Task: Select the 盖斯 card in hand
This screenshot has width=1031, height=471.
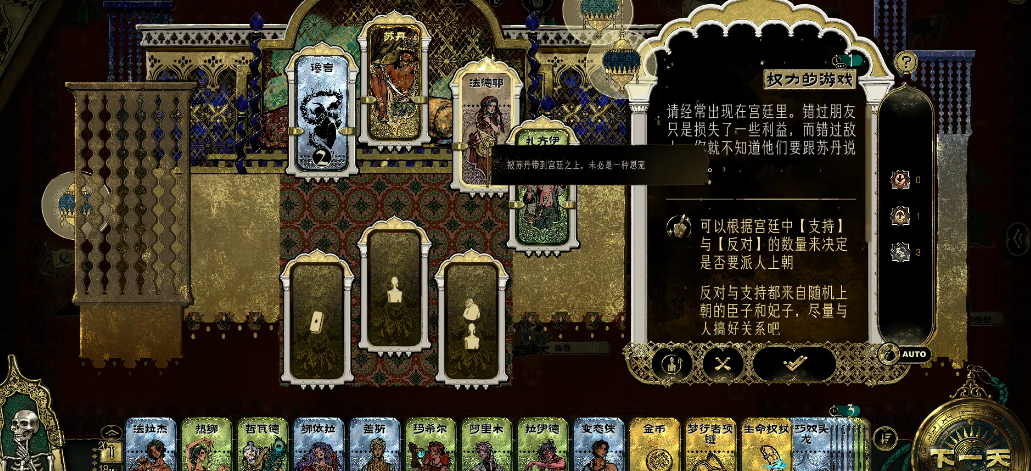Action: coord(375,445)
